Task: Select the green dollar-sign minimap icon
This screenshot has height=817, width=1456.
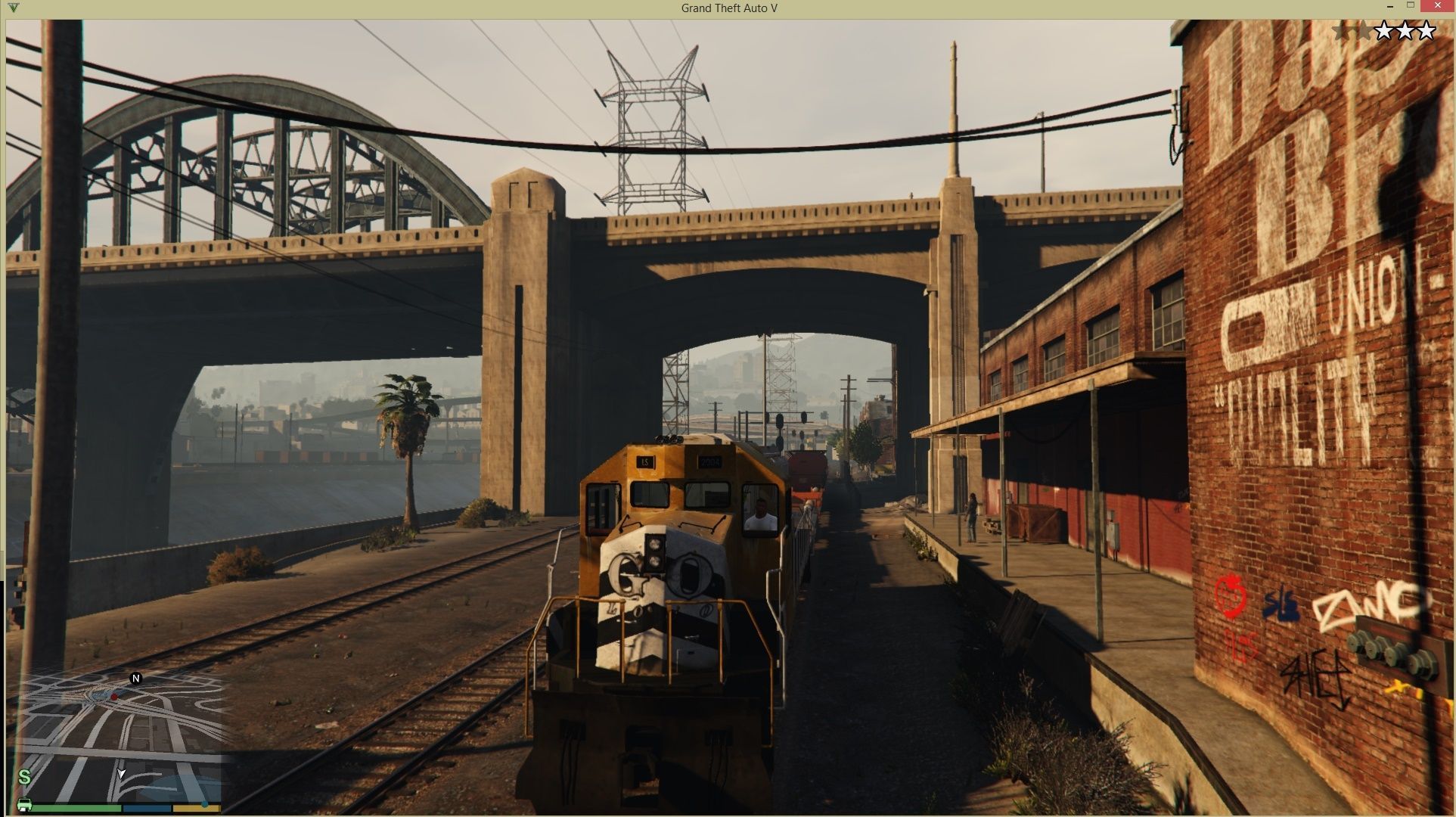Action: (x=24, y=777)
